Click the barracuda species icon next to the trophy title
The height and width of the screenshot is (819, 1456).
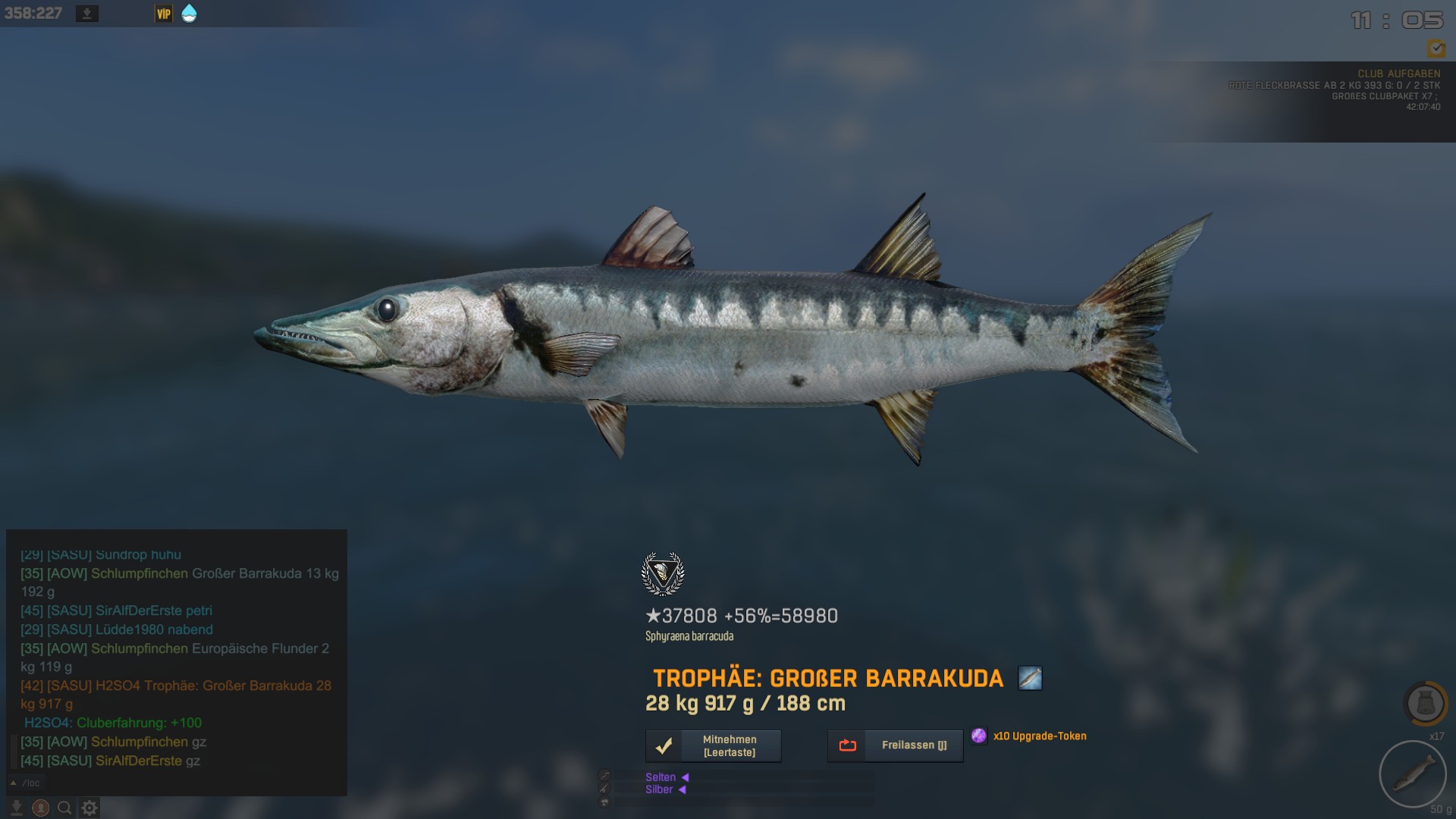click(x=1030, y=678)
